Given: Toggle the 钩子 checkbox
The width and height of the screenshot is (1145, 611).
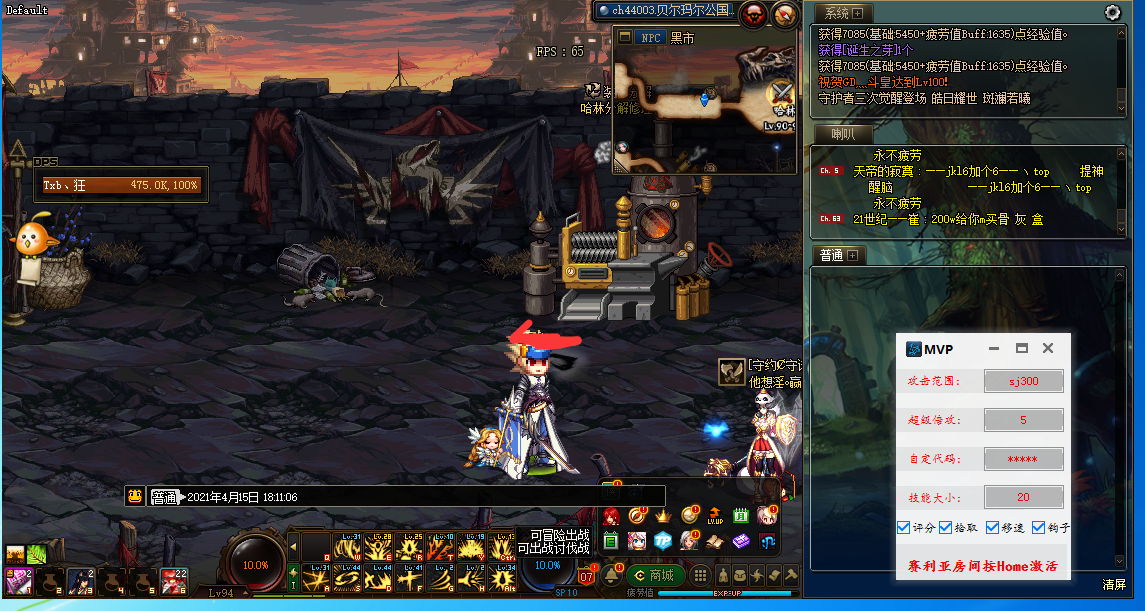Looking at the screenshot, I should (x=1039, y=527).
